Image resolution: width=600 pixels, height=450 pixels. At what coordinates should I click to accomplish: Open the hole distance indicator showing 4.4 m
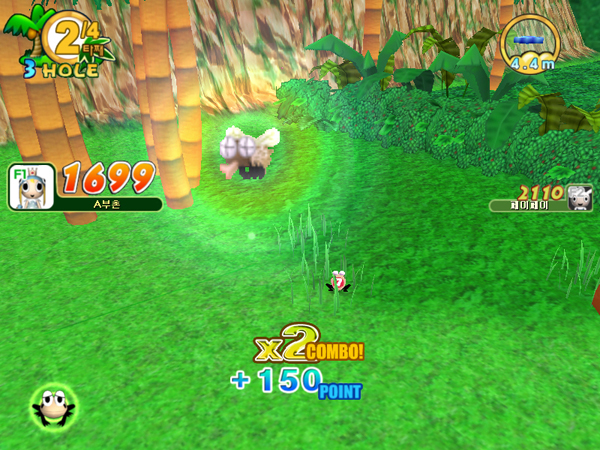[x=530, y=45]
